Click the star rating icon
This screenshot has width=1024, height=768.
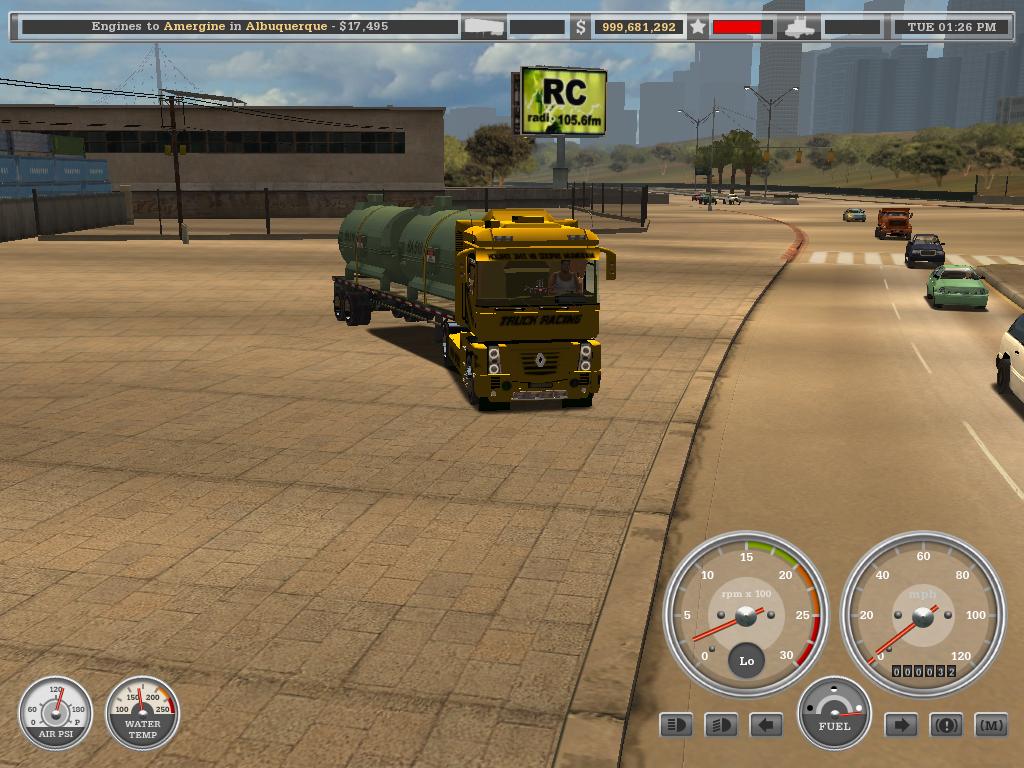point(698,27)
